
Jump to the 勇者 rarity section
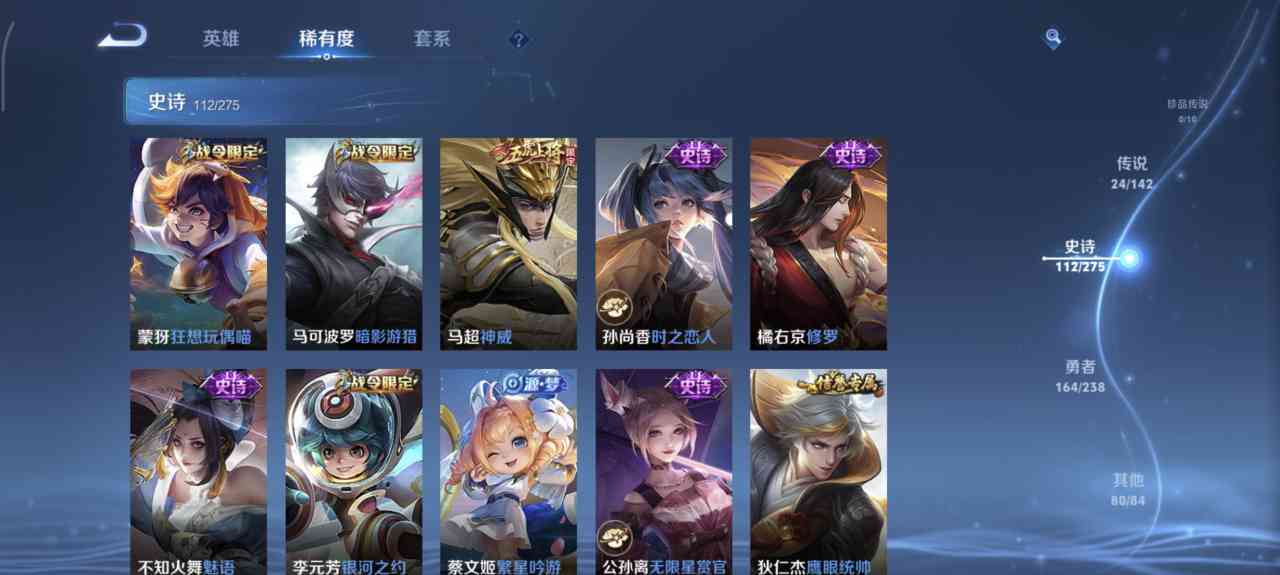[x=1080, y=375]
